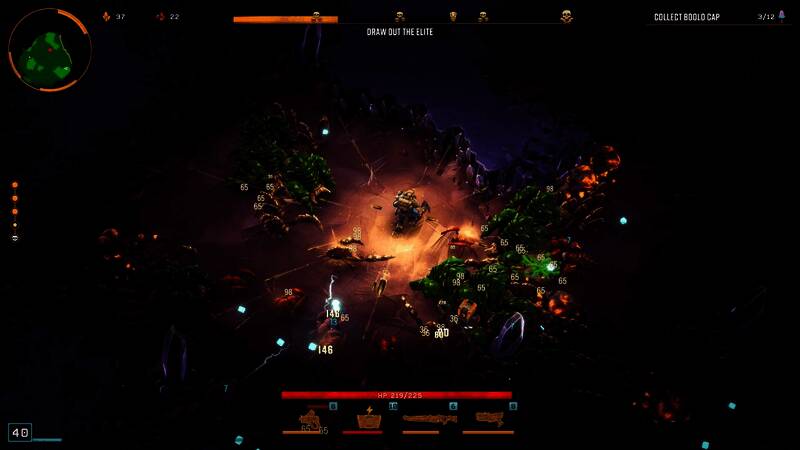
Task: Click the first skull on wave bar
Action: pyautogui.click(x=317, y=17)
